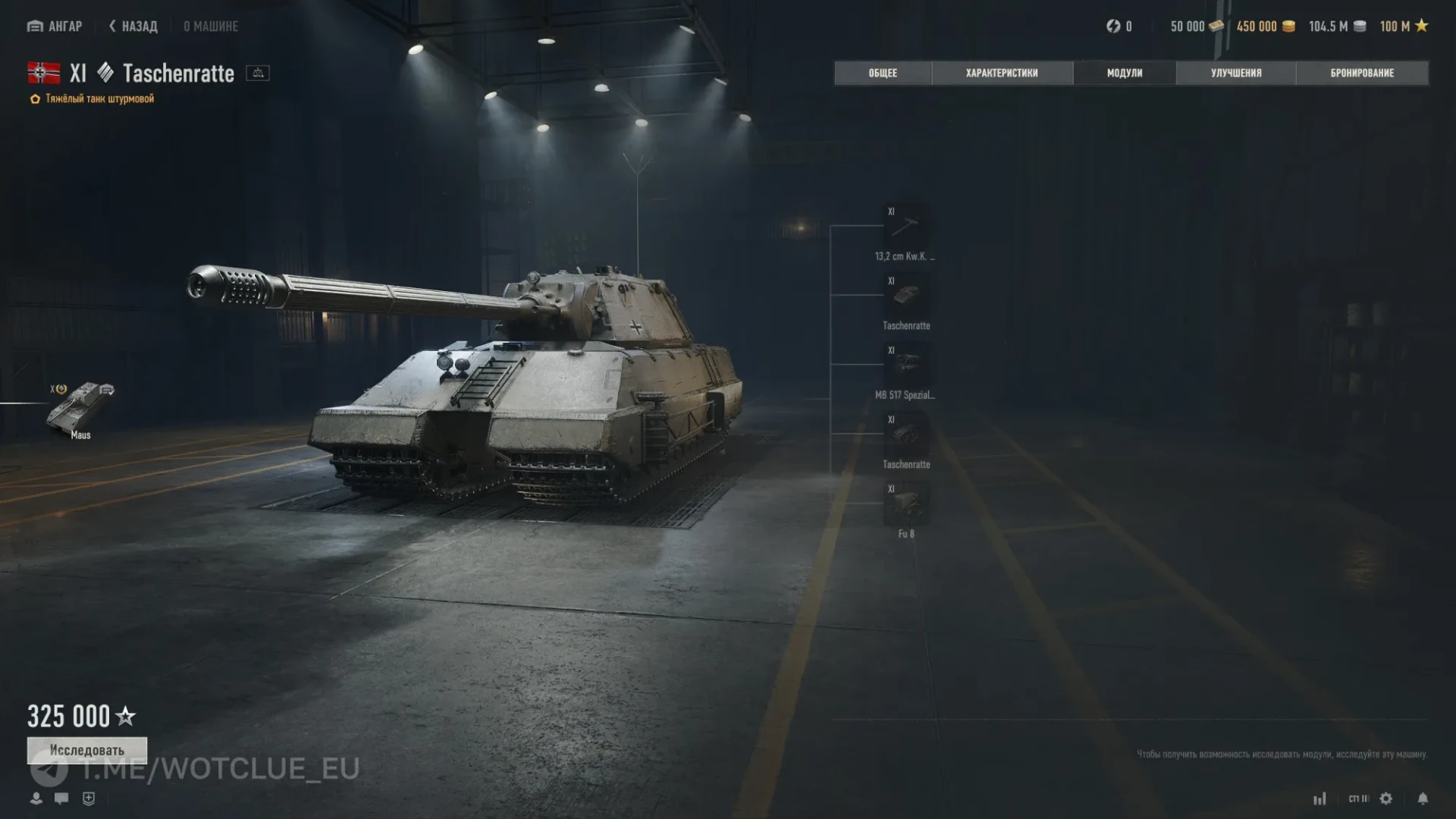Screen dimensions: 1456x819
Task: Select the 13,2 cm Kw.K. gun module
Action: tap(905, 227)
